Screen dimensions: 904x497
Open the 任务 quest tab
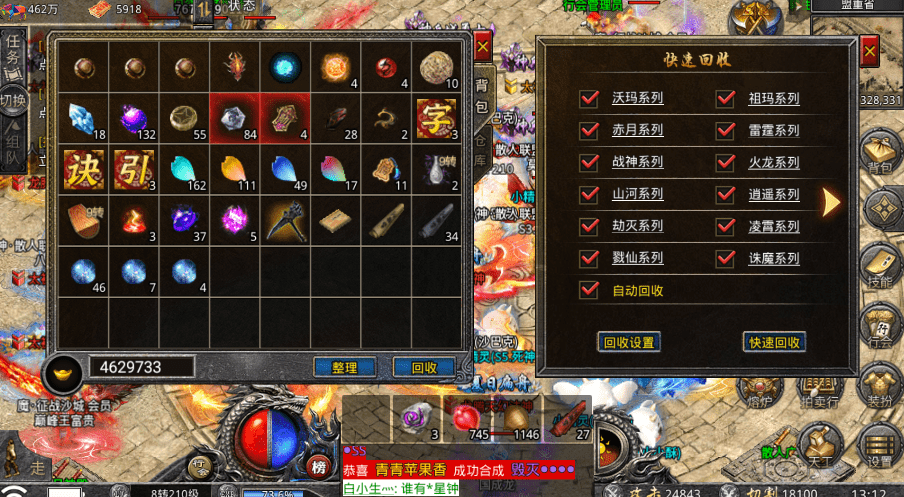[x=13, y=52]
